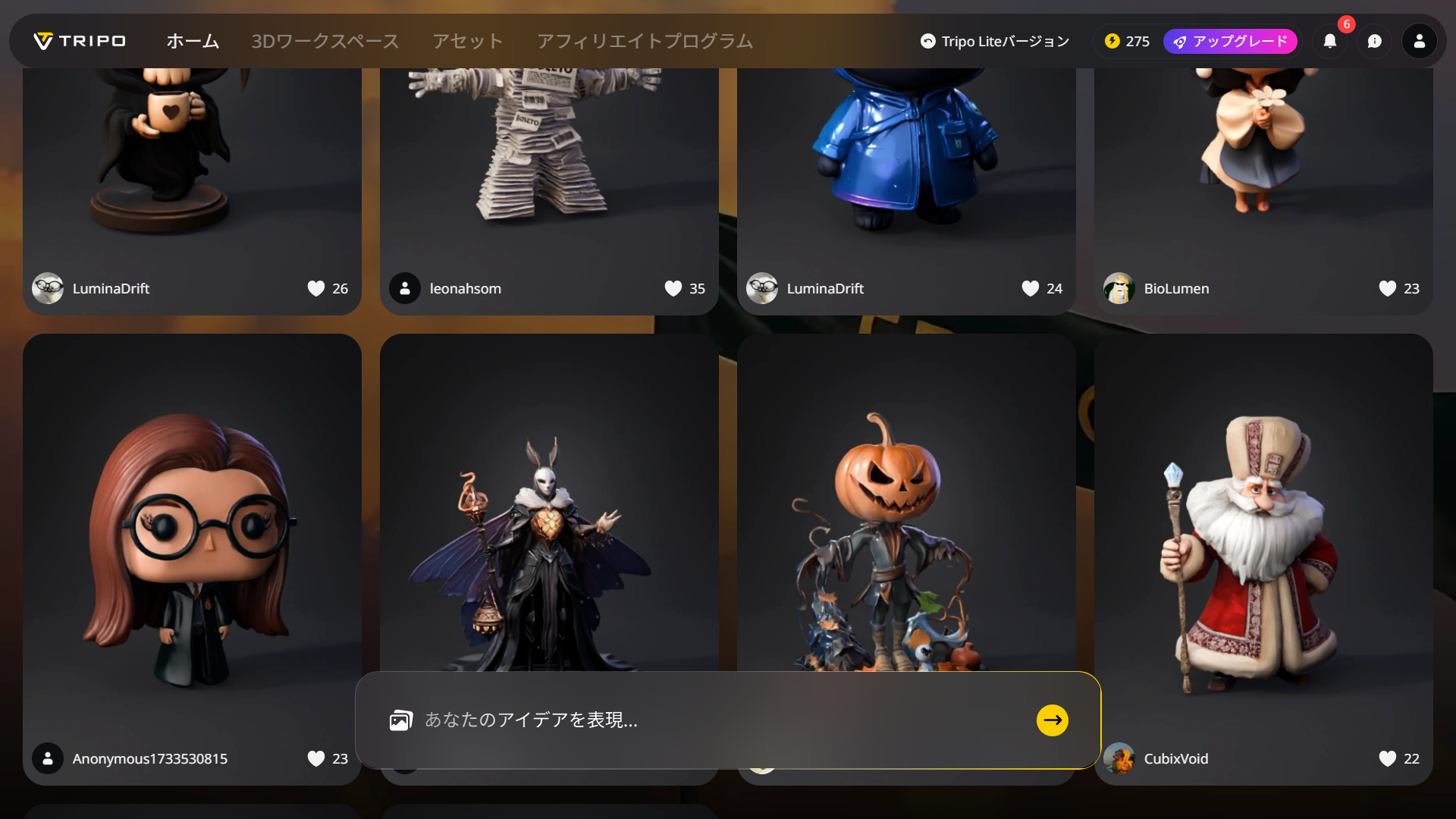This screenshot has height=819, width=1456.
Task: Select Tripo Liteバージョン switcher
Action: pyautogui.click(x=994, y=41)
